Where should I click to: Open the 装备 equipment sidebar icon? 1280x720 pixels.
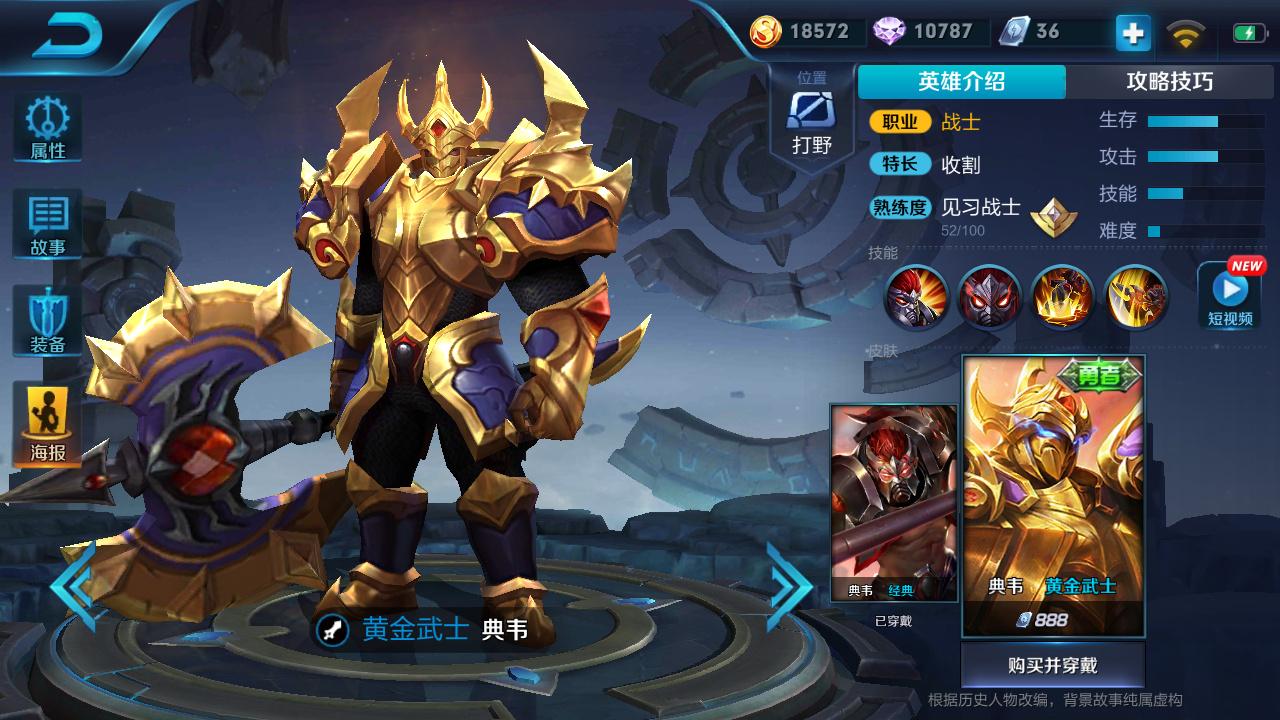pyautogui.click(x=46, y=318)
